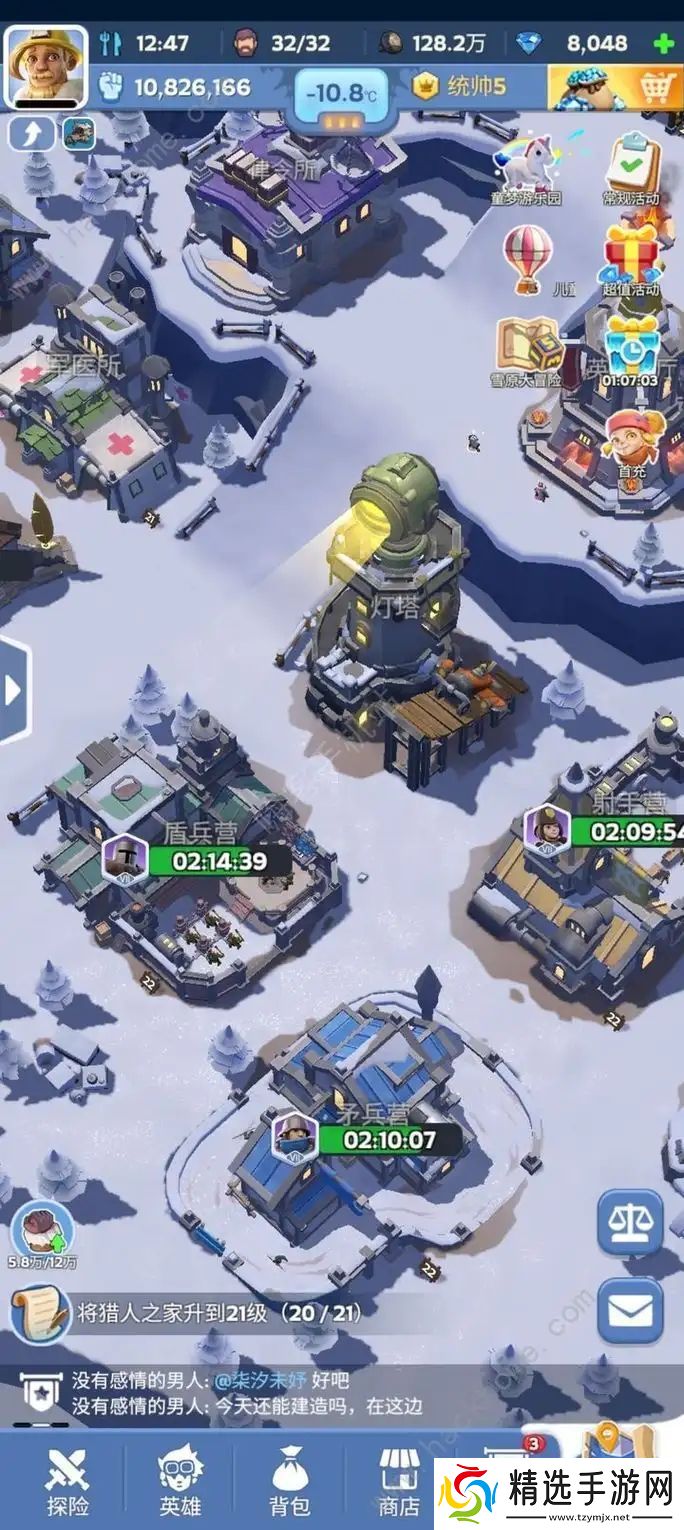Open the hot air balloon event
Screen dimensions: 684x1530
[527, 256]
